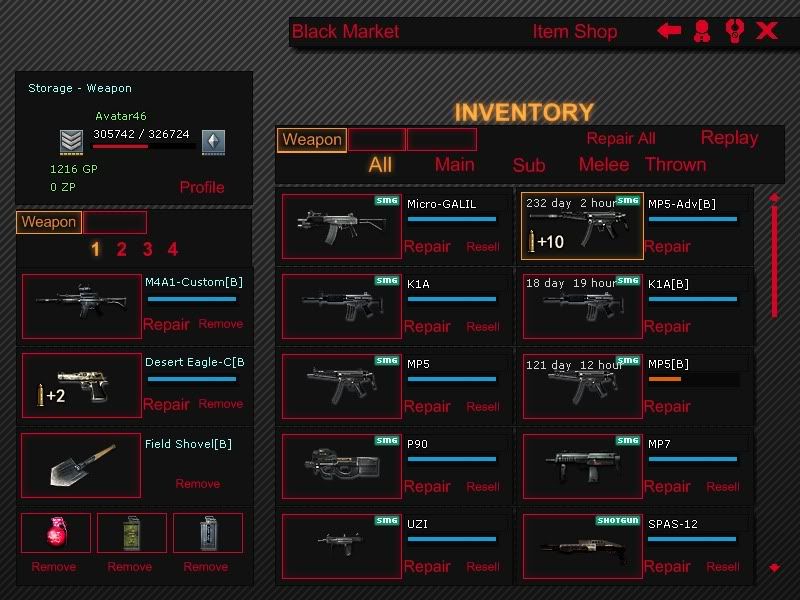Choose Repair All weapons
This screenshot has height=600, width=800.
(621, 139)
